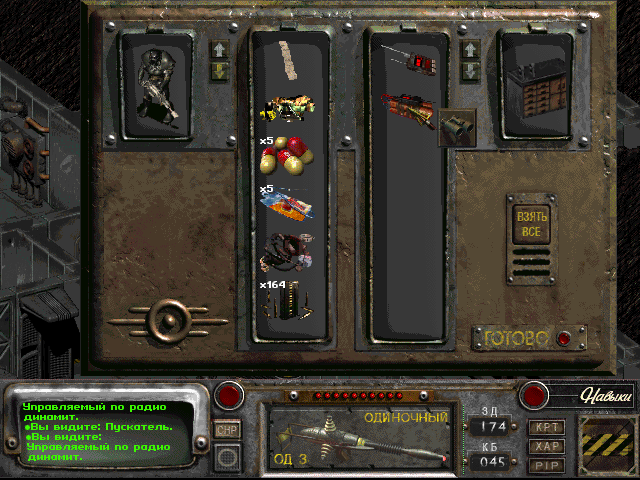640x480 pixels.
Task: Open the PIP button
Action: (547, 464)
